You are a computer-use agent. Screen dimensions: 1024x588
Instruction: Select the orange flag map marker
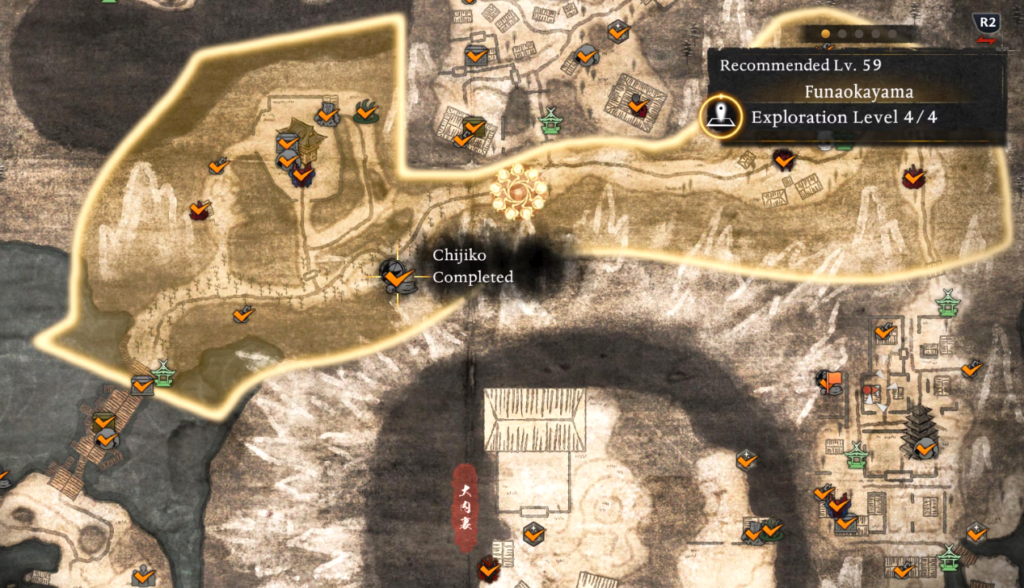829,380
